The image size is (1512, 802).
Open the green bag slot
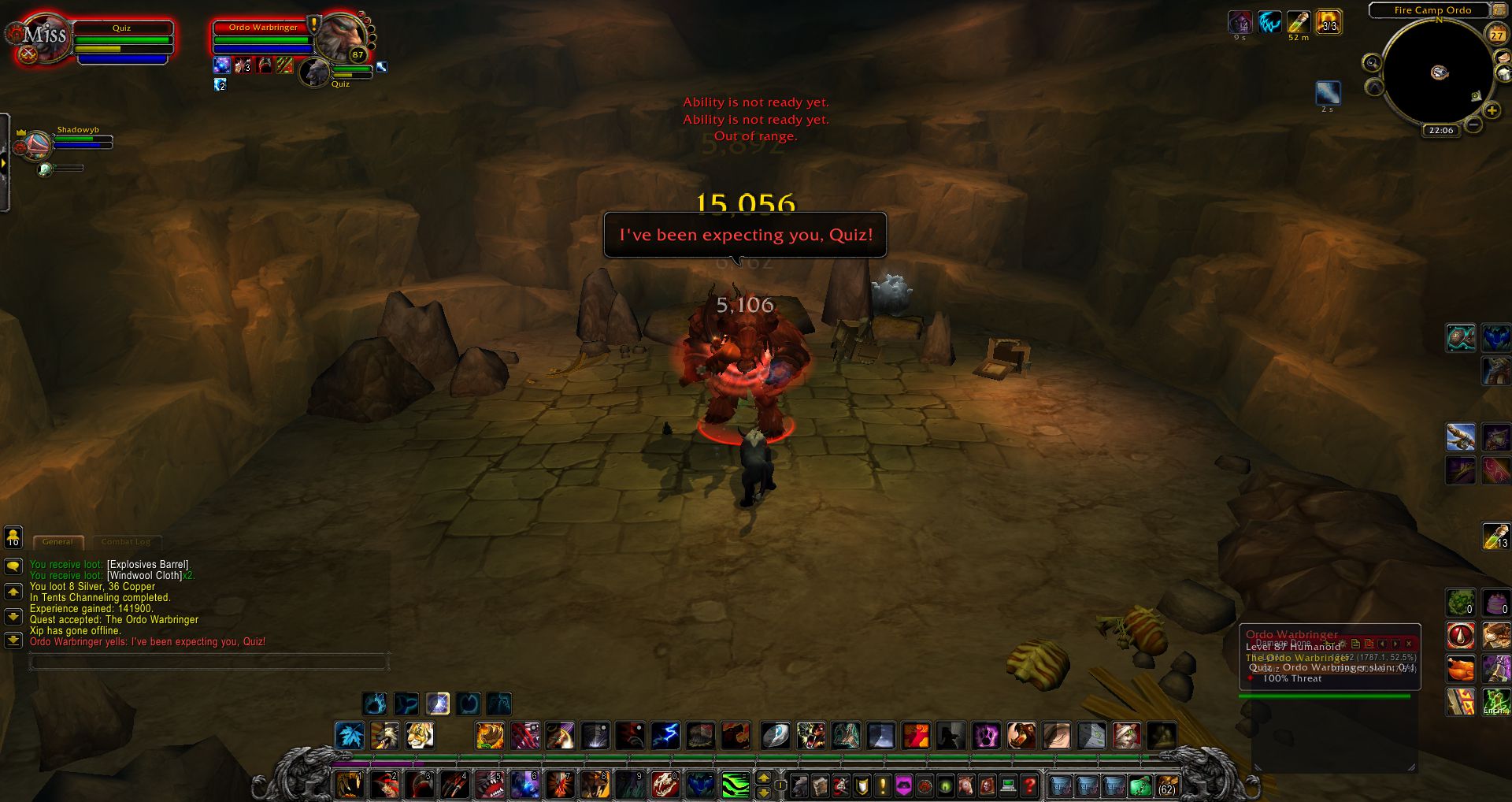(x=1140, y=785)
